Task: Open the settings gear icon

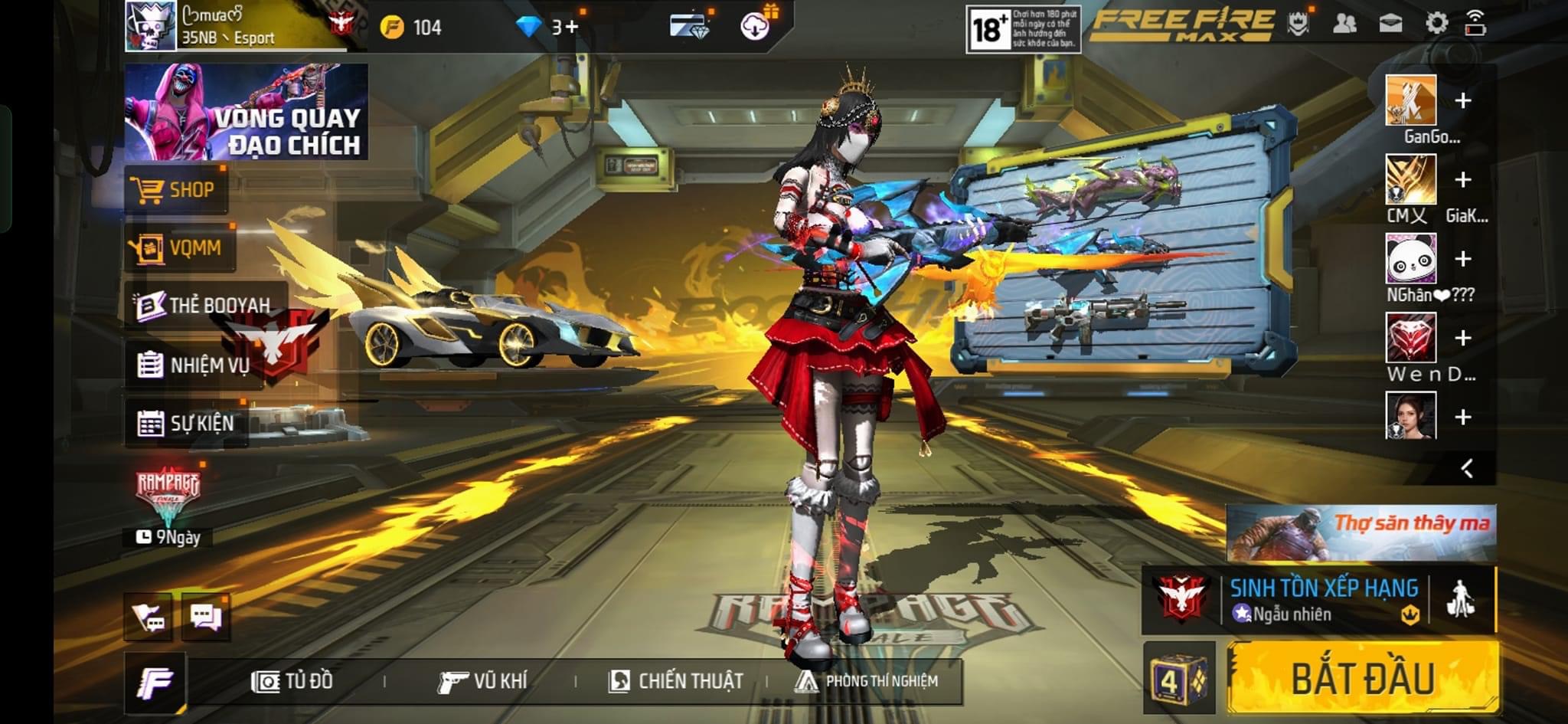Action: 1436,24
